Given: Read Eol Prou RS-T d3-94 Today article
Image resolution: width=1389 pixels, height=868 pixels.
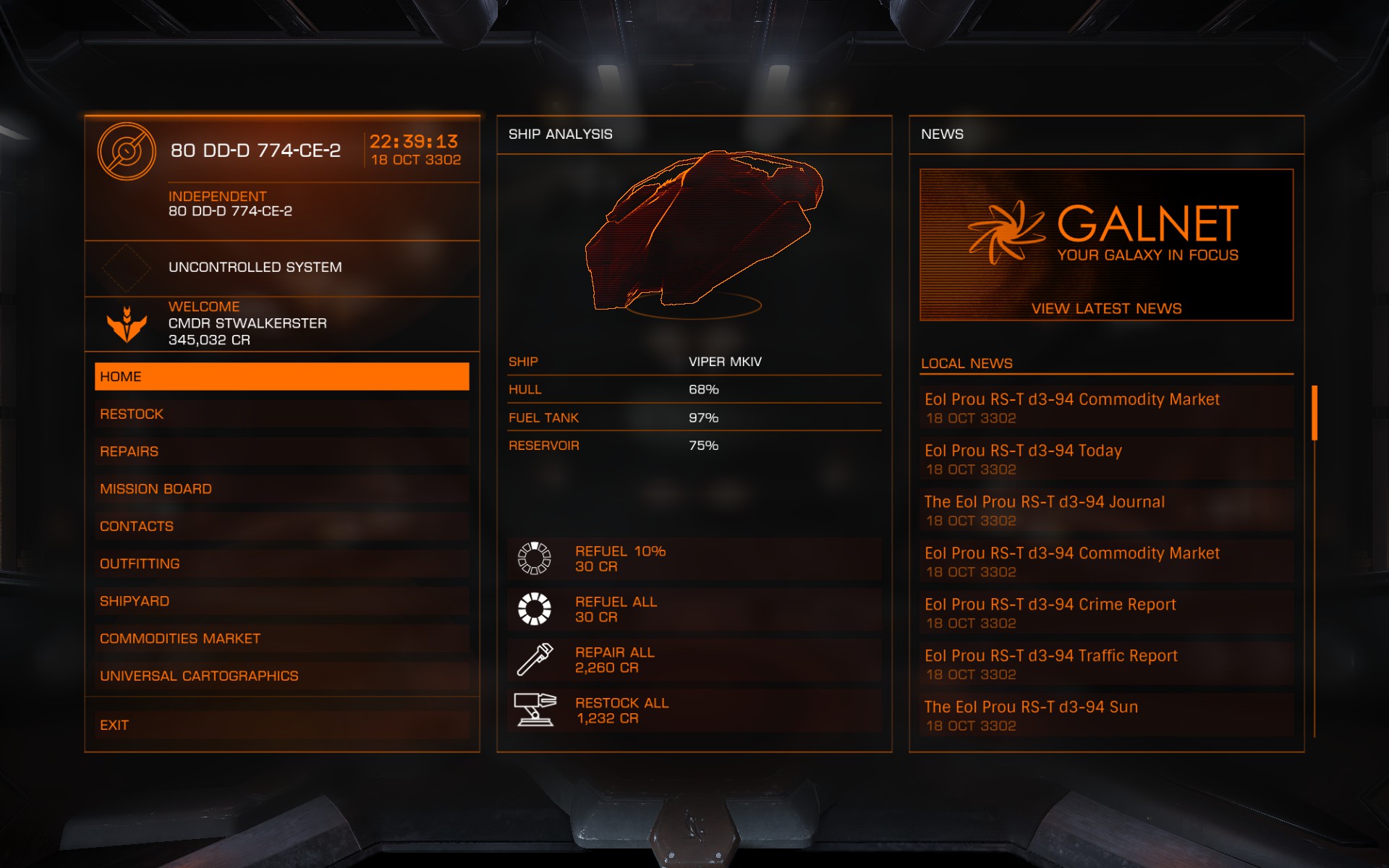Looking at the screenshot, I should (x=1105, y=459).
